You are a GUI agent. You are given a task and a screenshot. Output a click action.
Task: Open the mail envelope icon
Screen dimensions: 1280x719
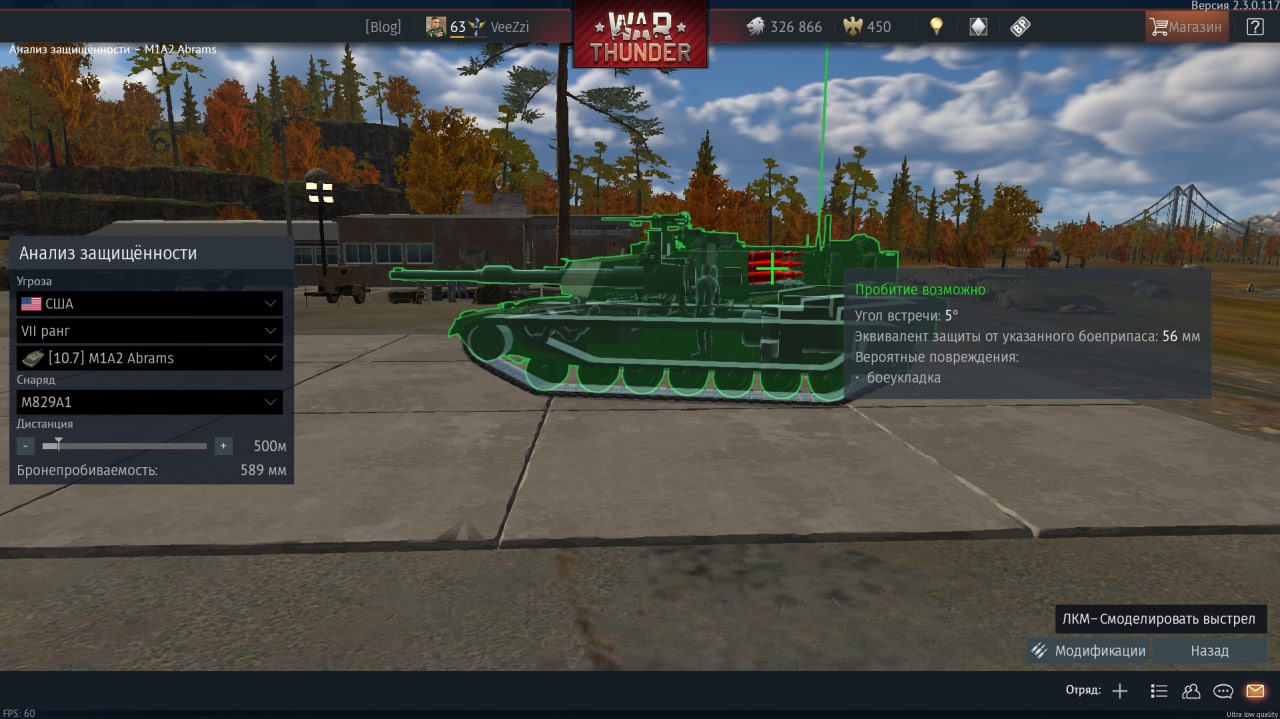coord(1255,691)
